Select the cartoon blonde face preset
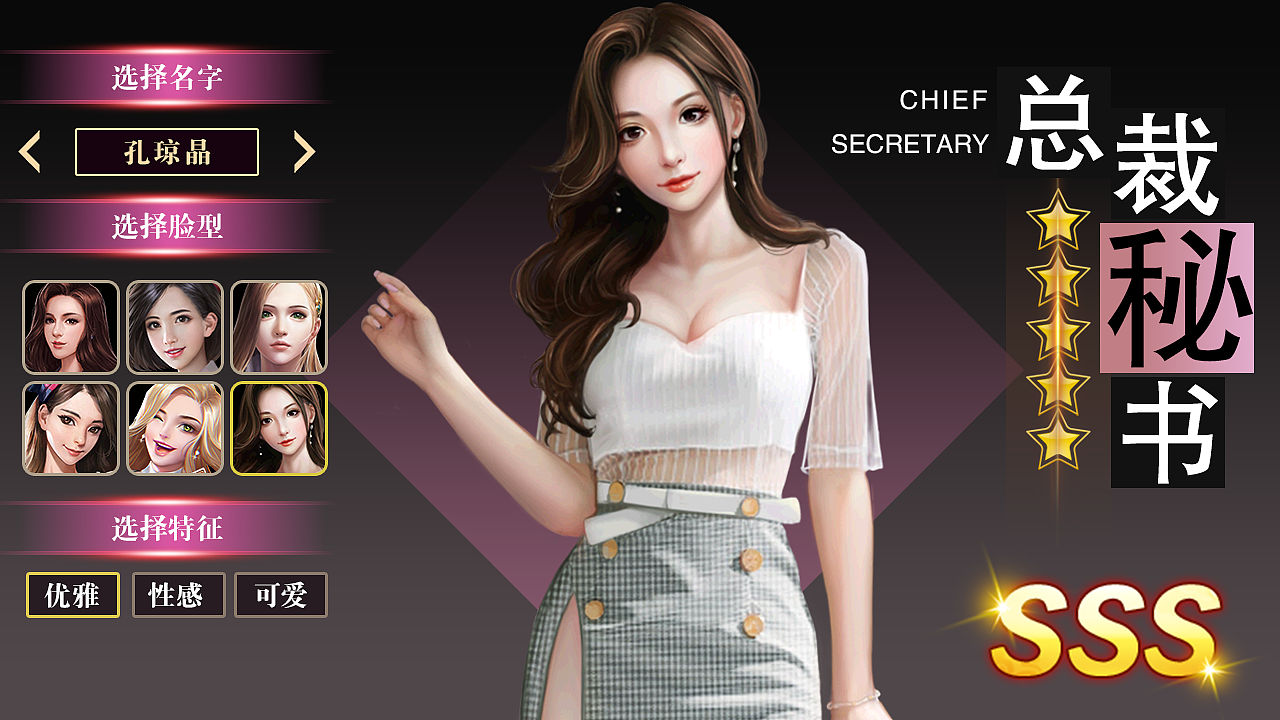The height and width of the screenshot is (720, 1280). point(175,430)
